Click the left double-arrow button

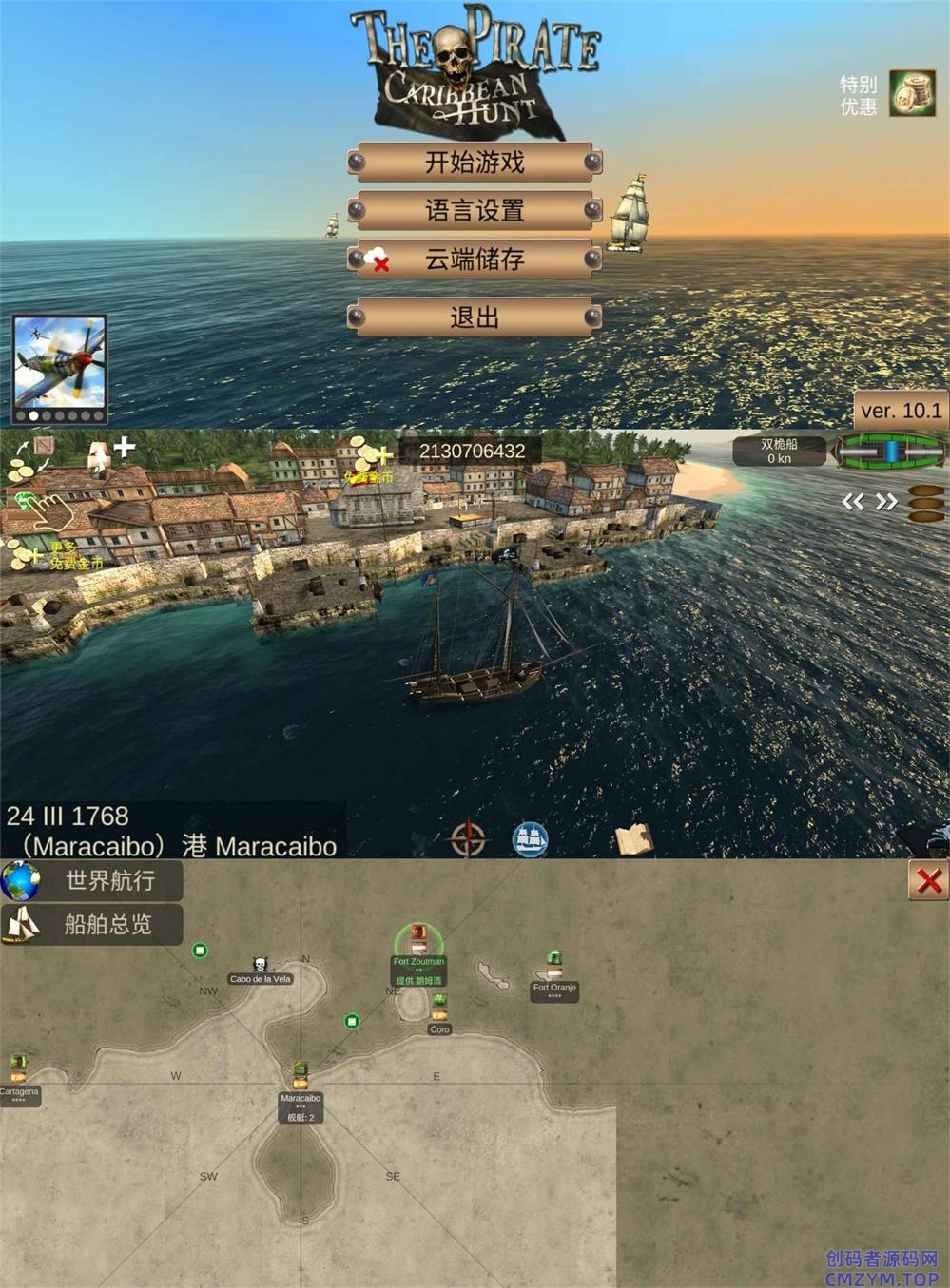tap(853, 502)
